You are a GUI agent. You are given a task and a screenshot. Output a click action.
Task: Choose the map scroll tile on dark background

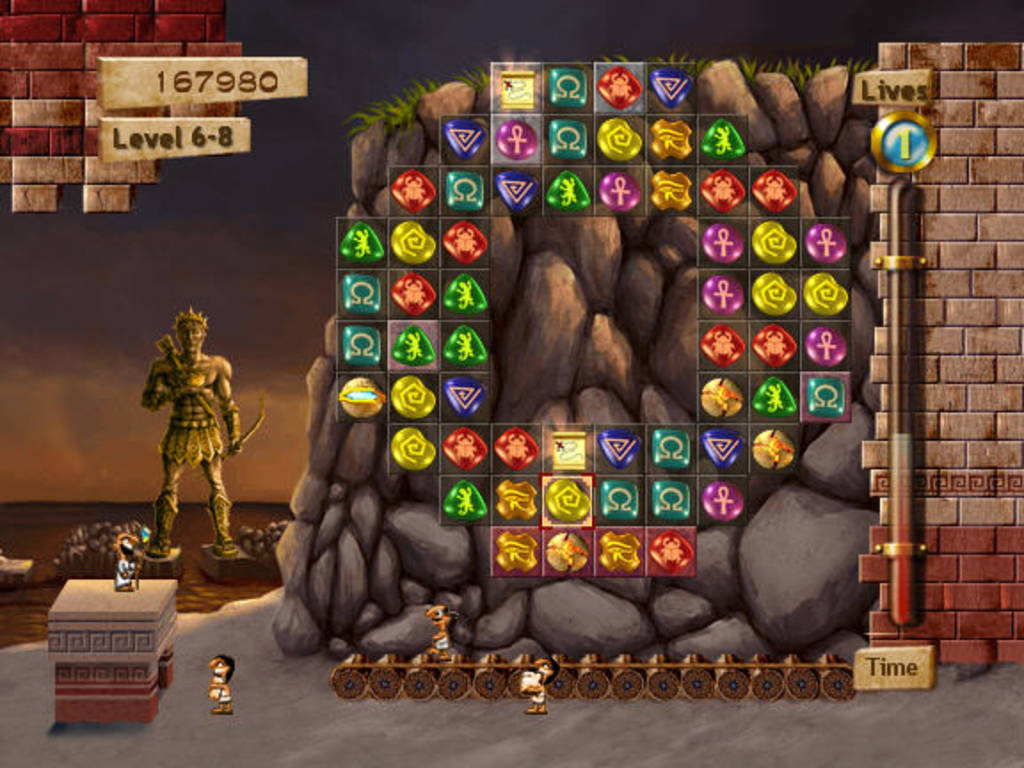pos(567,448)
